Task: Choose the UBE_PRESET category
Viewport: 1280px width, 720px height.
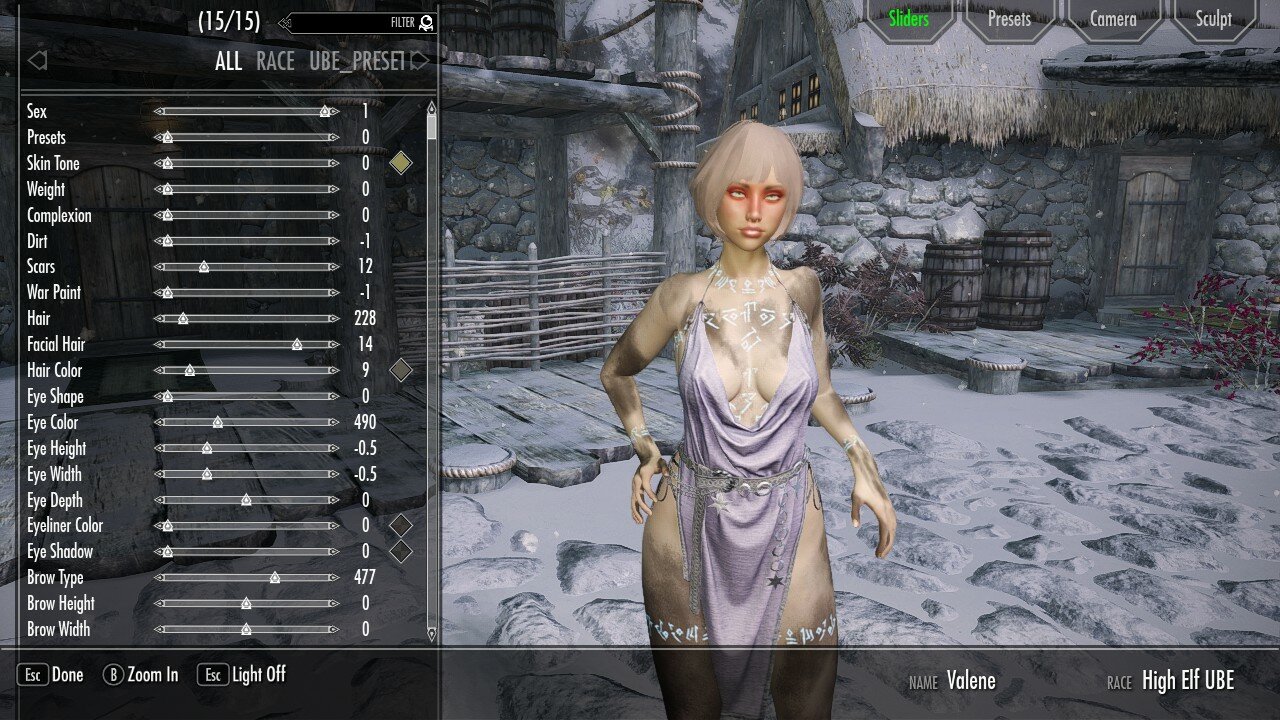Action: [x=356, y=61]
